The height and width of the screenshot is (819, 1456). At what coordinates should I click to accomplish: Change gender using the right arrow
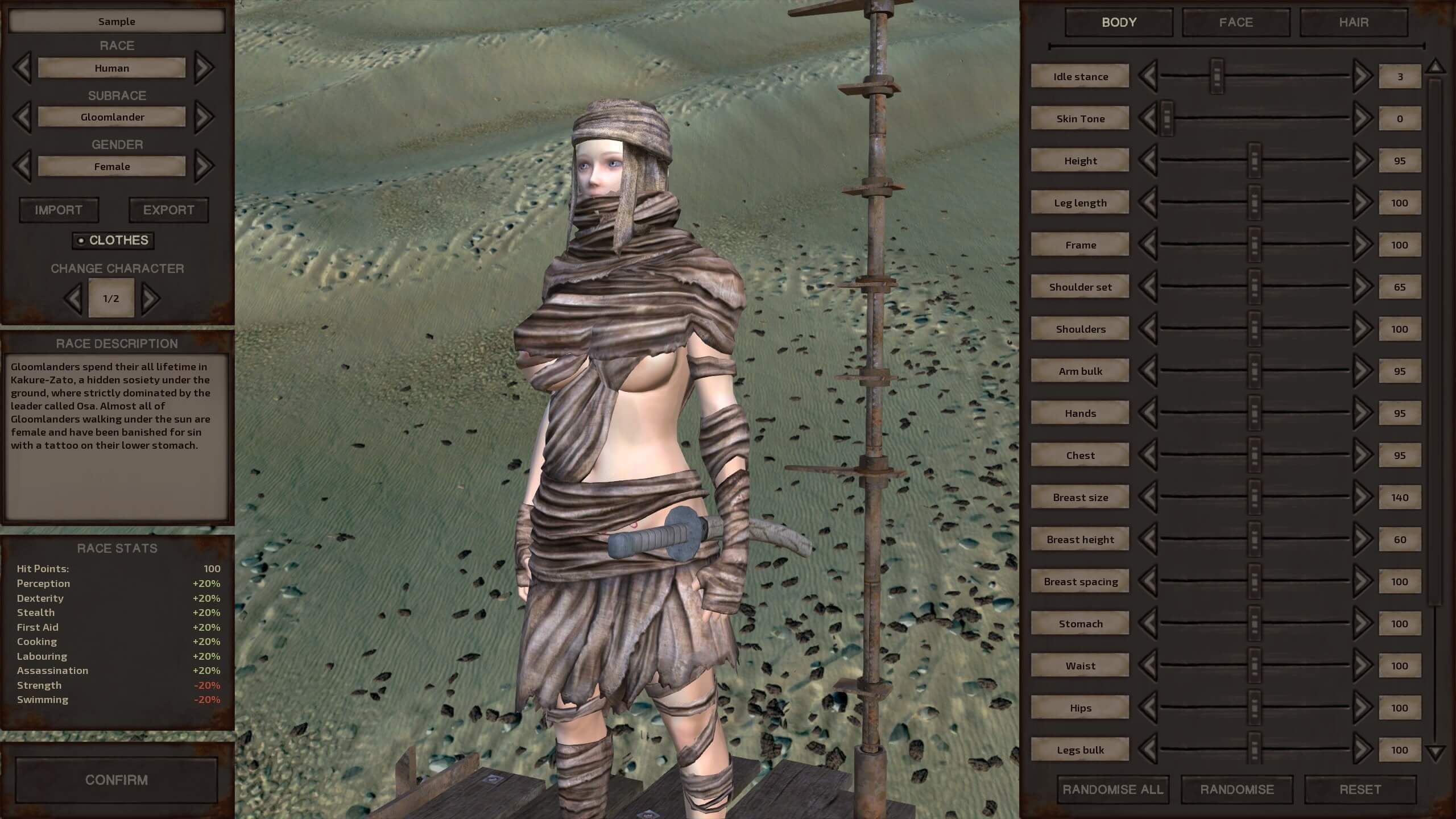(204, 166)
